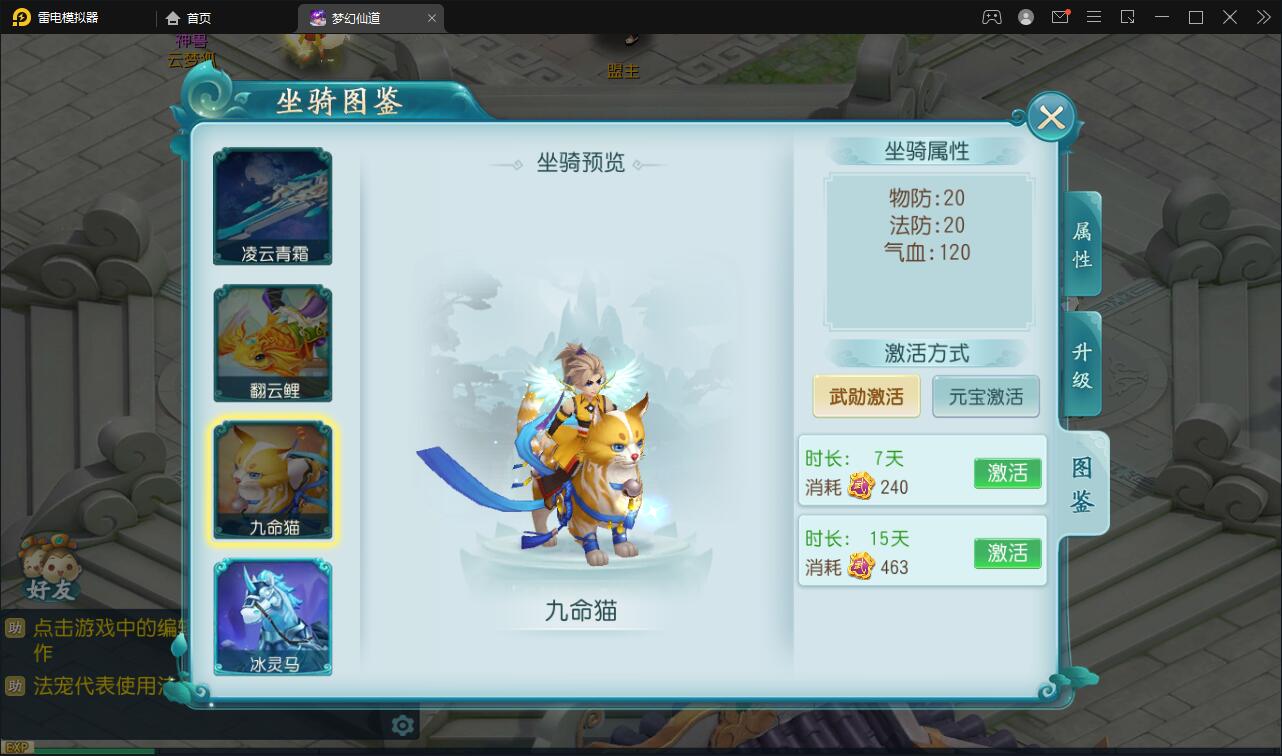Activate the 7-day 激活 button
The height and width of the screenshot is (756, 1282).
point(1007,473)
